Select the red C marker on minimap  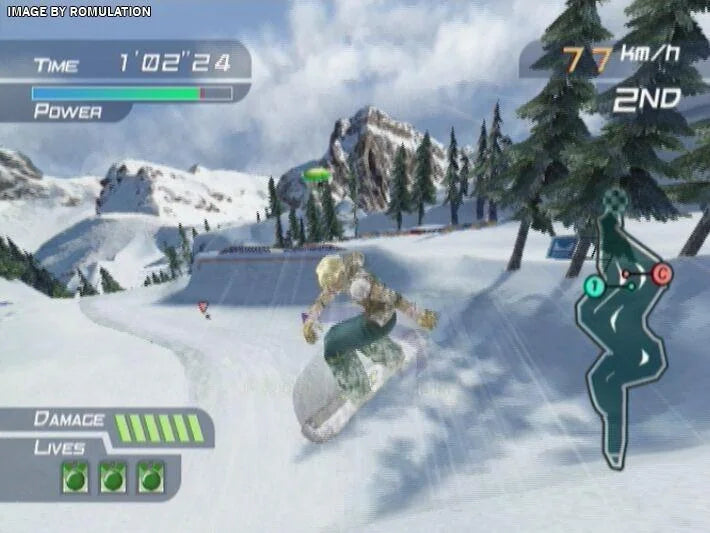662,273
